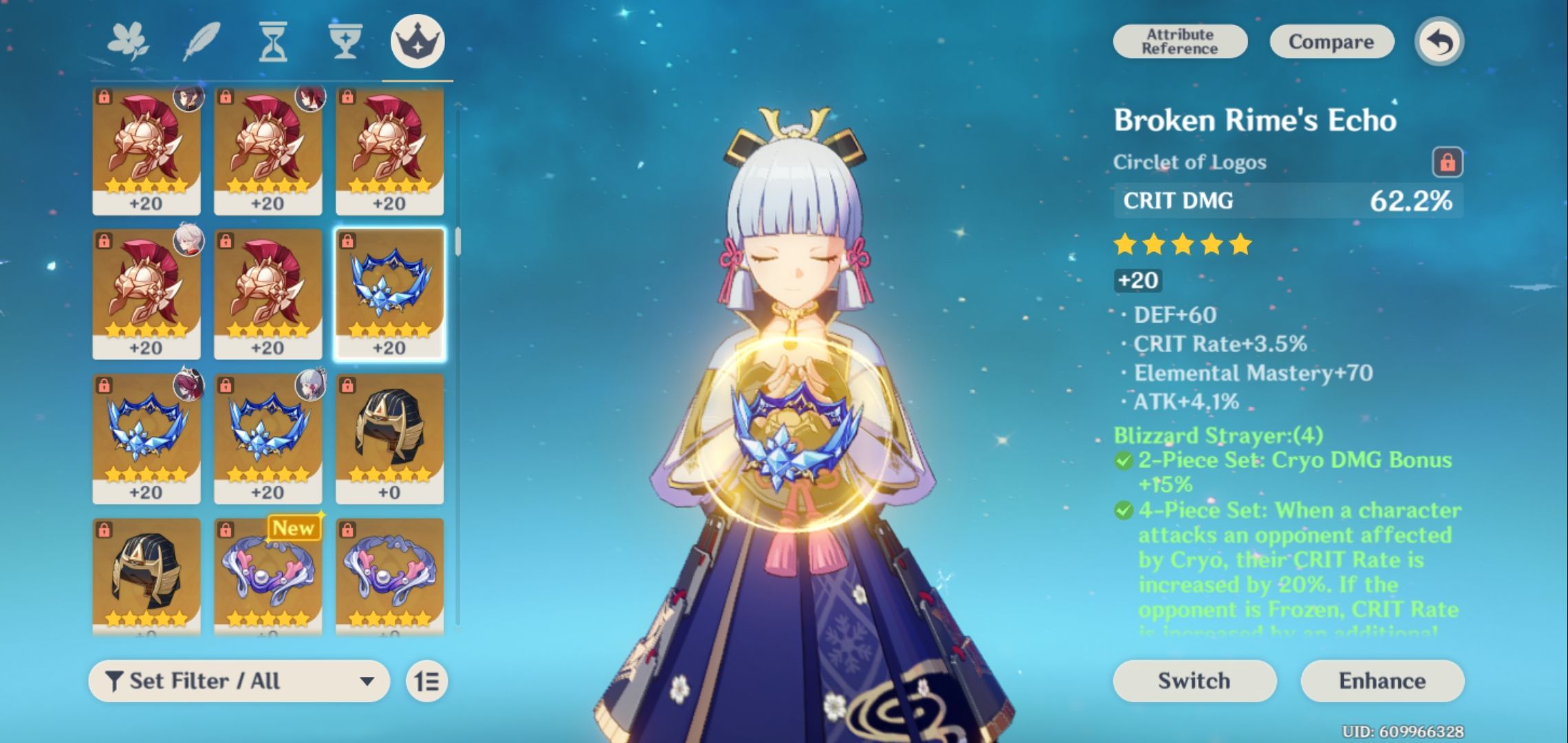Click the character avatar on the first helmet artifact
The width and height of the screenshot is (1568, 743).
pyautogui.click(x=189, y=100)
